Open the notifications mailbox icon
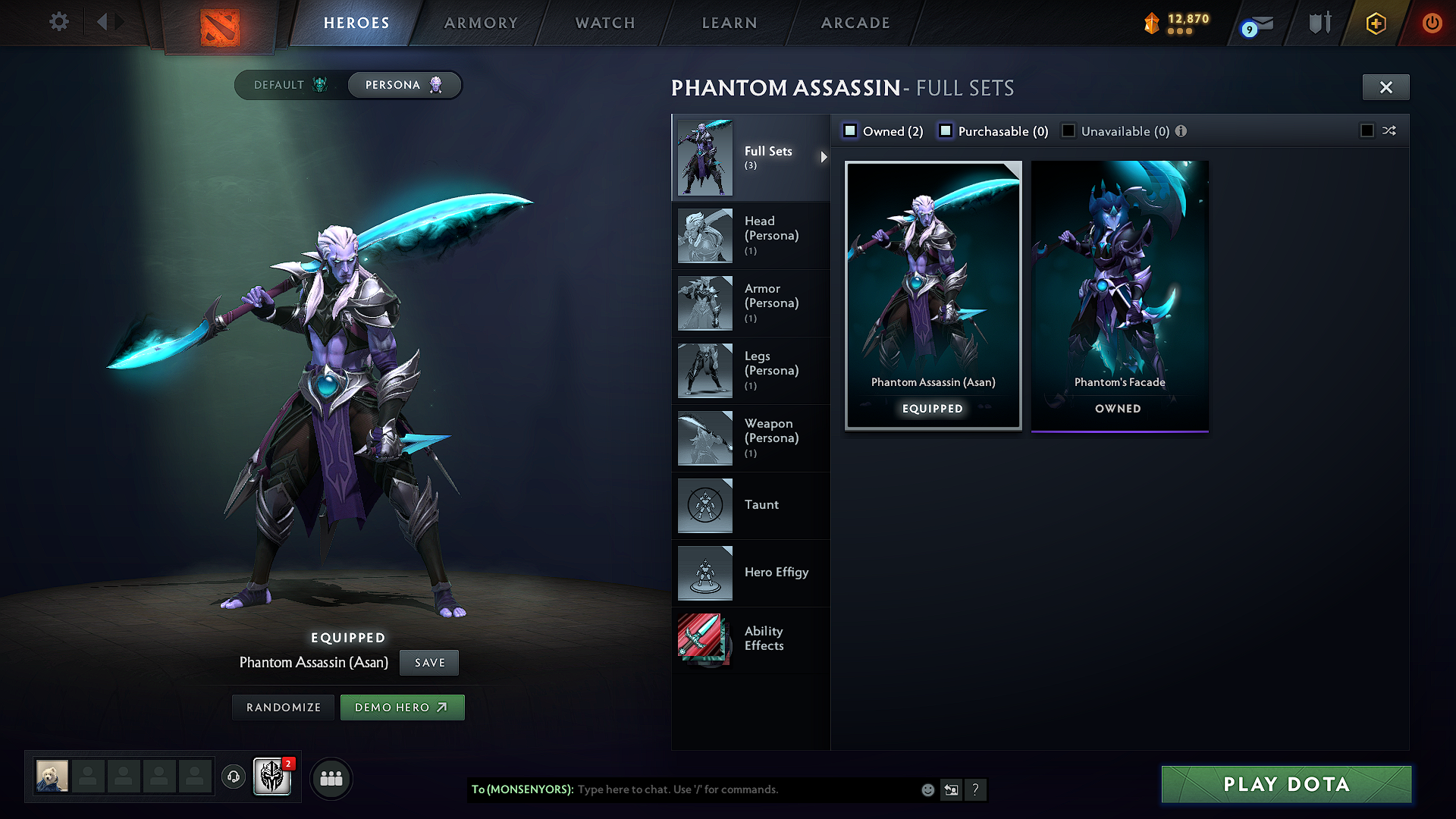The image size is (1456, 819). click(1258, 23)
